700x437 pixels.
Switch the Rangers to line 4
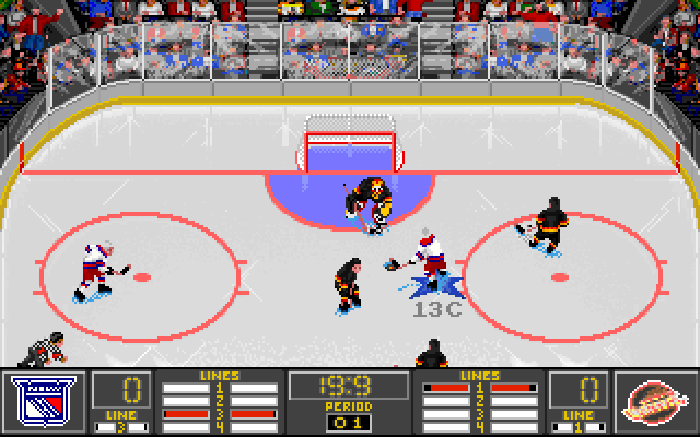click(220, 426)
